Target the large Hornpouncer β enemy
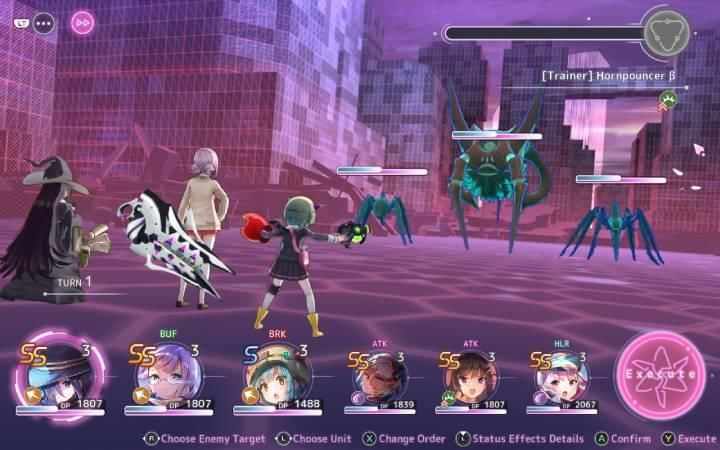 click(497, 185)
